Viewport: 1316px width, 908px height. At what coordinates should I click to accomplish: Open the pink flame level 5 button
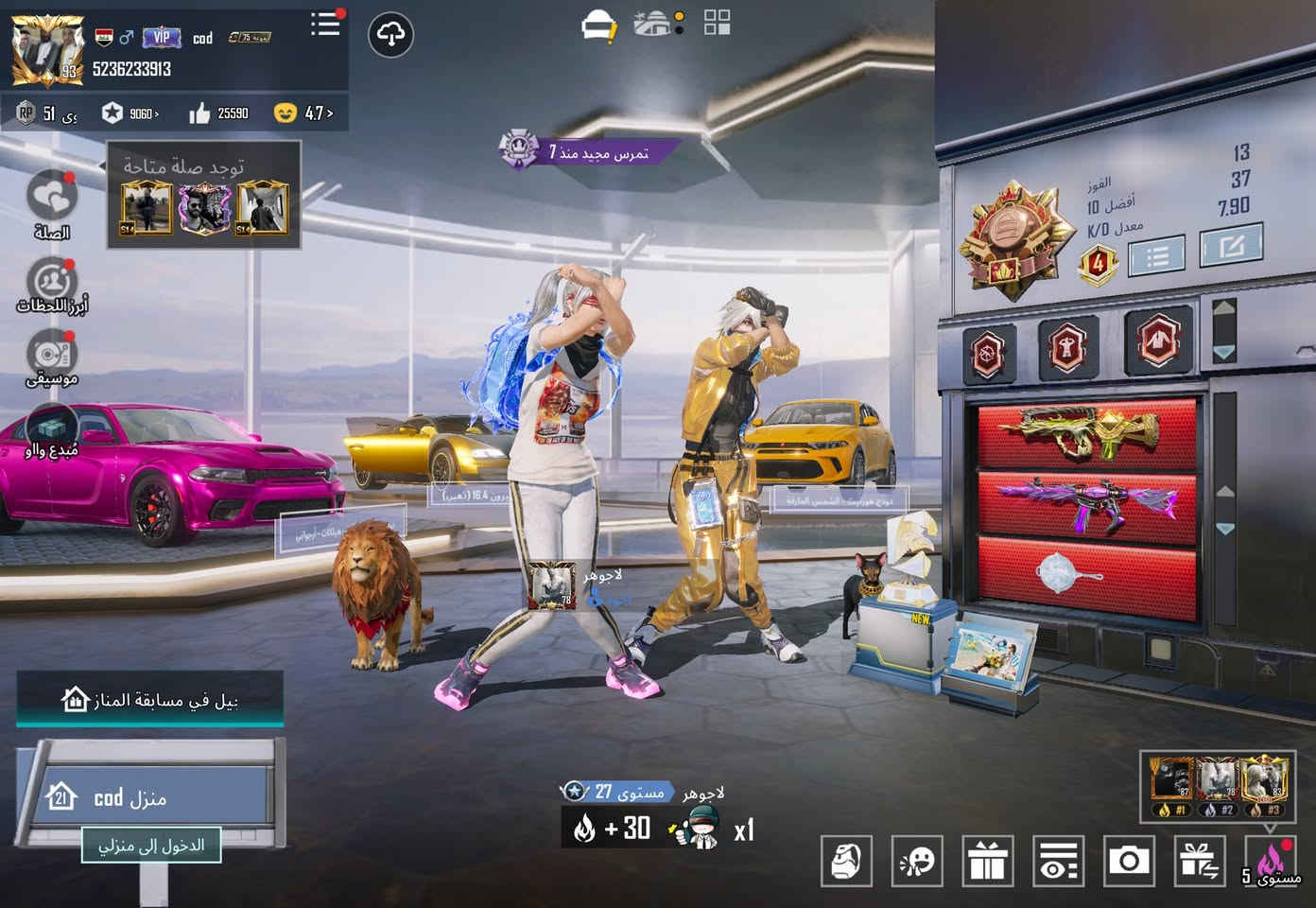pyautogui.click(x=1272, y=861)
